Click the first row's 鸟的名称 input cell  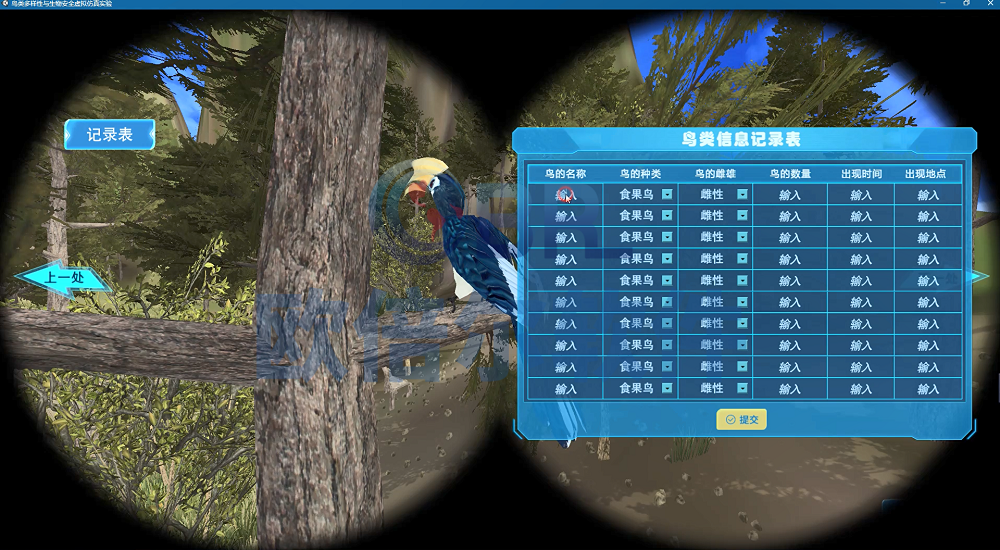click(566, 195)
